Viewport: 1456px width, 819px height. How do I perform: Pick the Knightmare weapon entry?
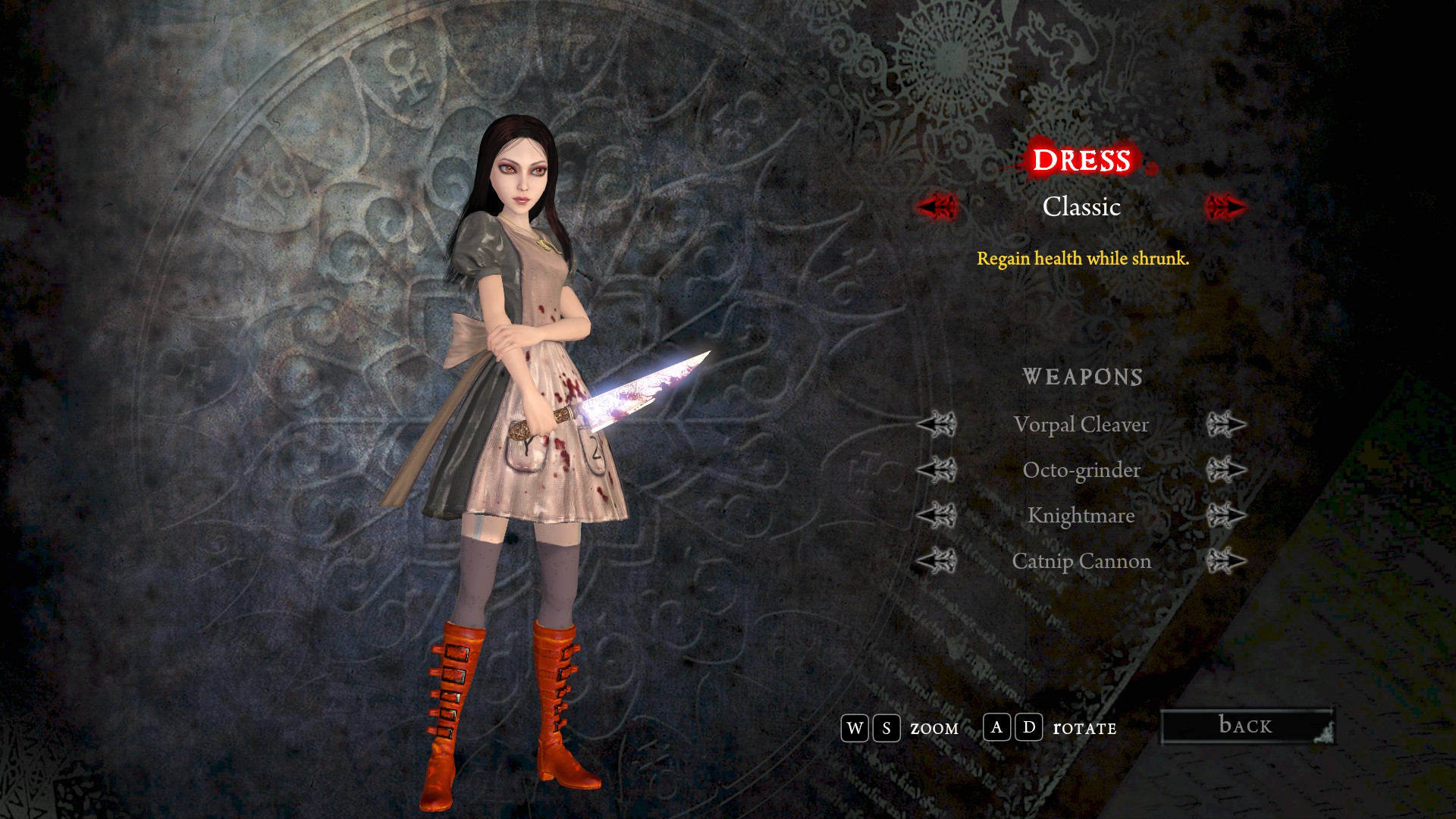[1081, 516]
